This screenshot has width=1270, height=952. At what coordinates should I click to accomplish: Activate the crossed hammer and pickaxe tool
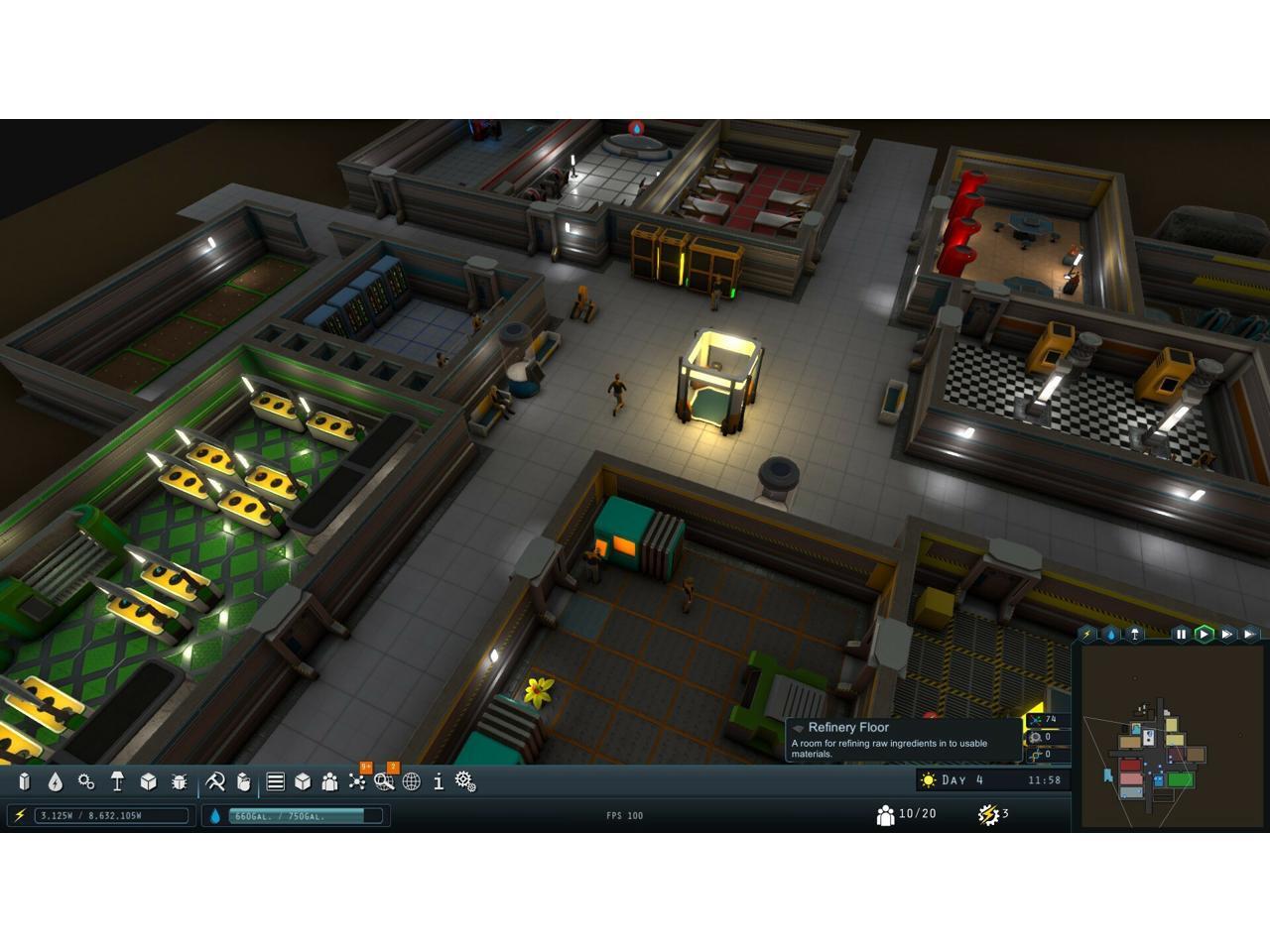(x=214, y=782)
